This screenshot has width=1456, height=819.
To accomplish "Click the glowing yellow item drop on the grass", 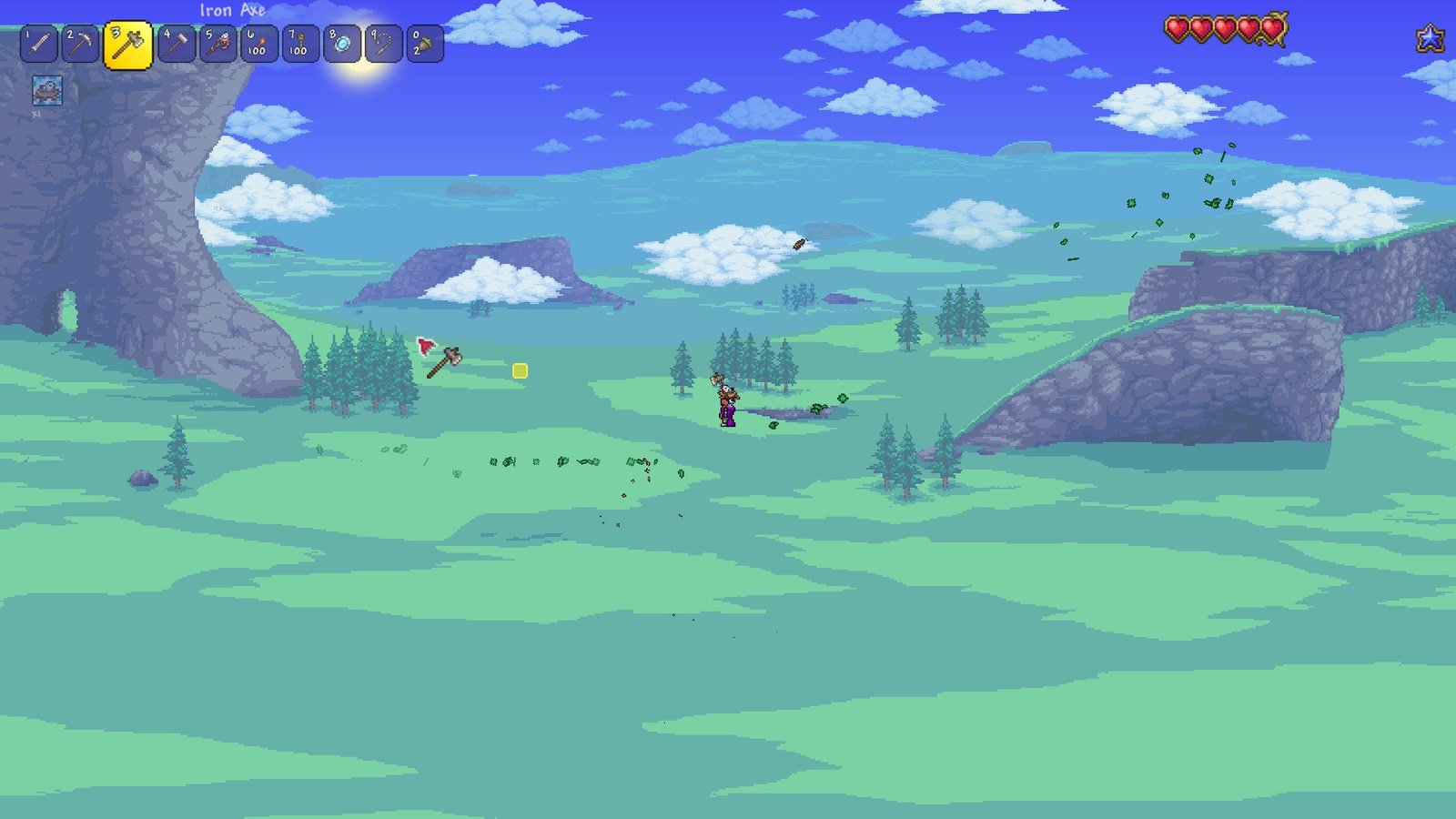I will pos(520,372).
